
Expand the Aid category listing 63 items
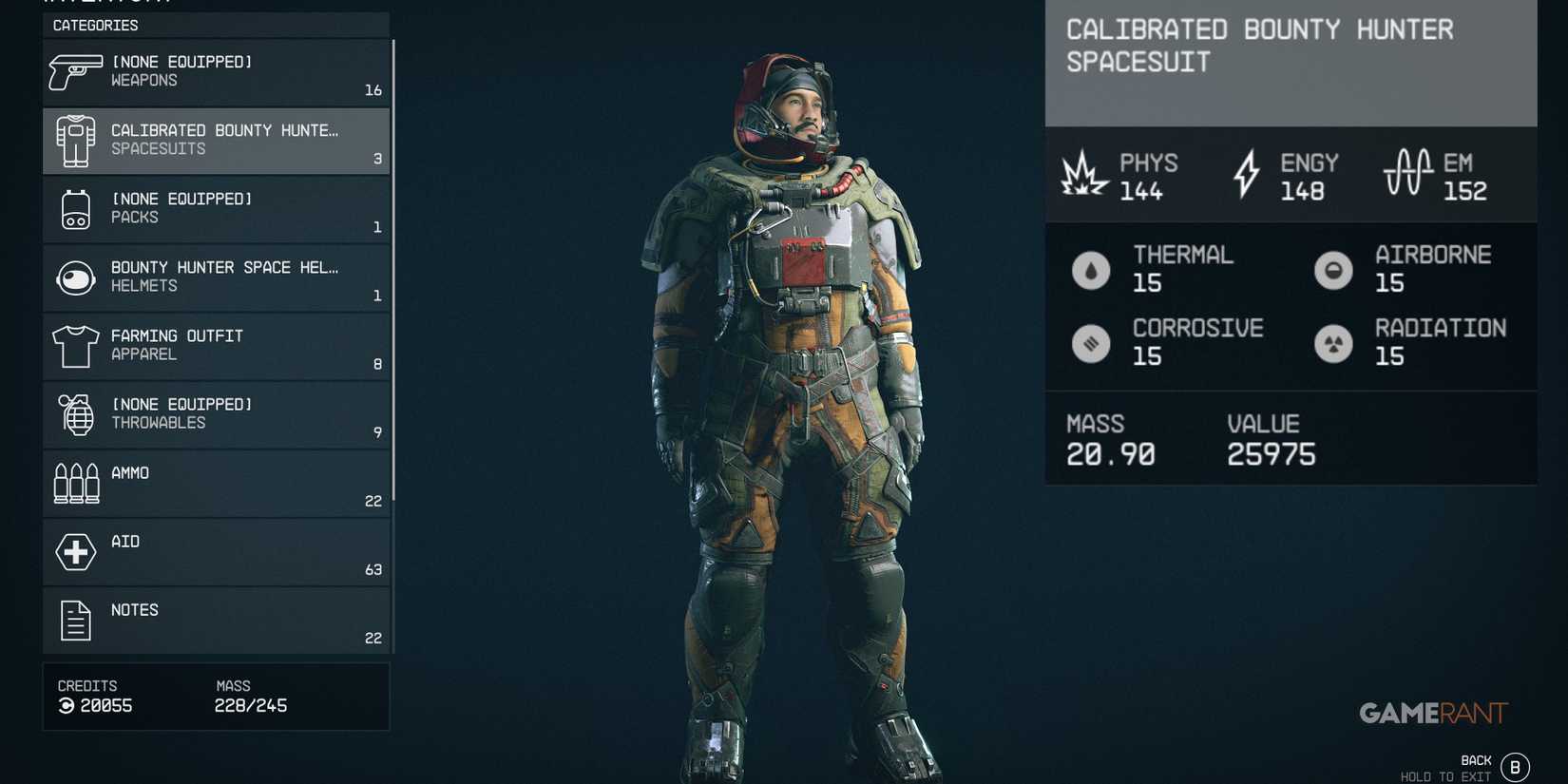(216, 551)
